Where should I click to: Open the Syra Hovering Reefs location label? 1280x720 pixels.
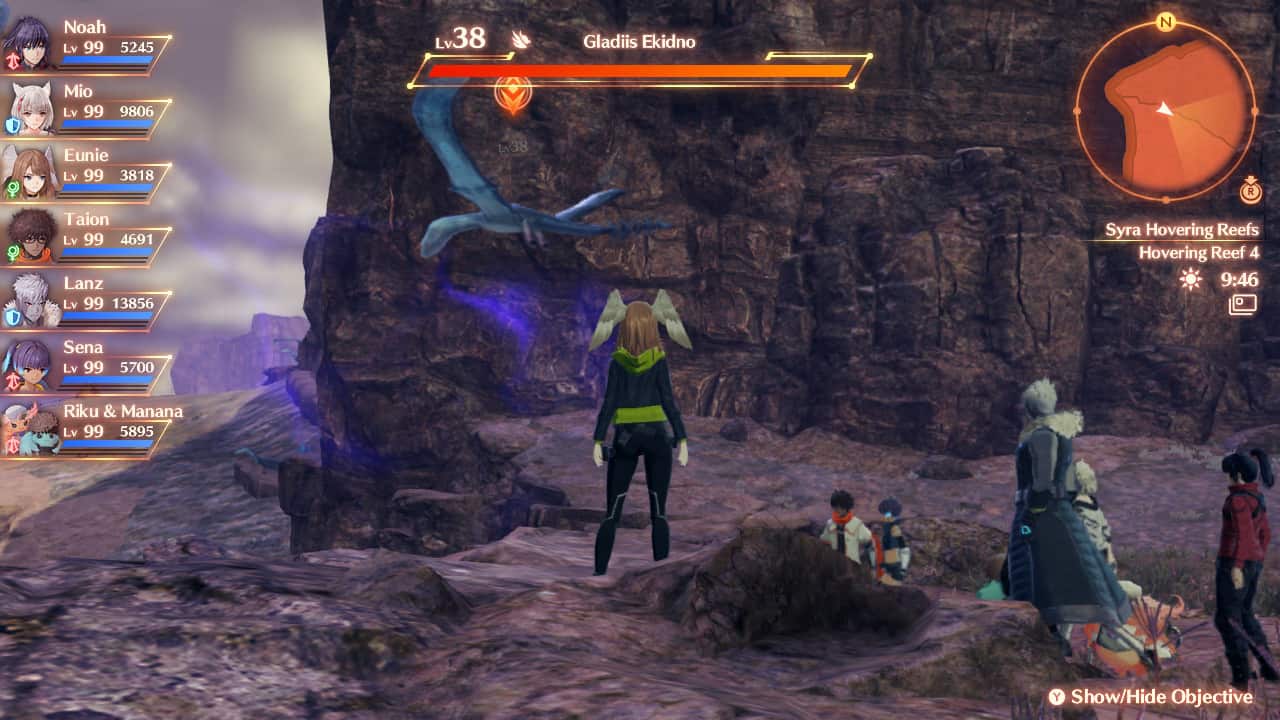pos(1184,229)
